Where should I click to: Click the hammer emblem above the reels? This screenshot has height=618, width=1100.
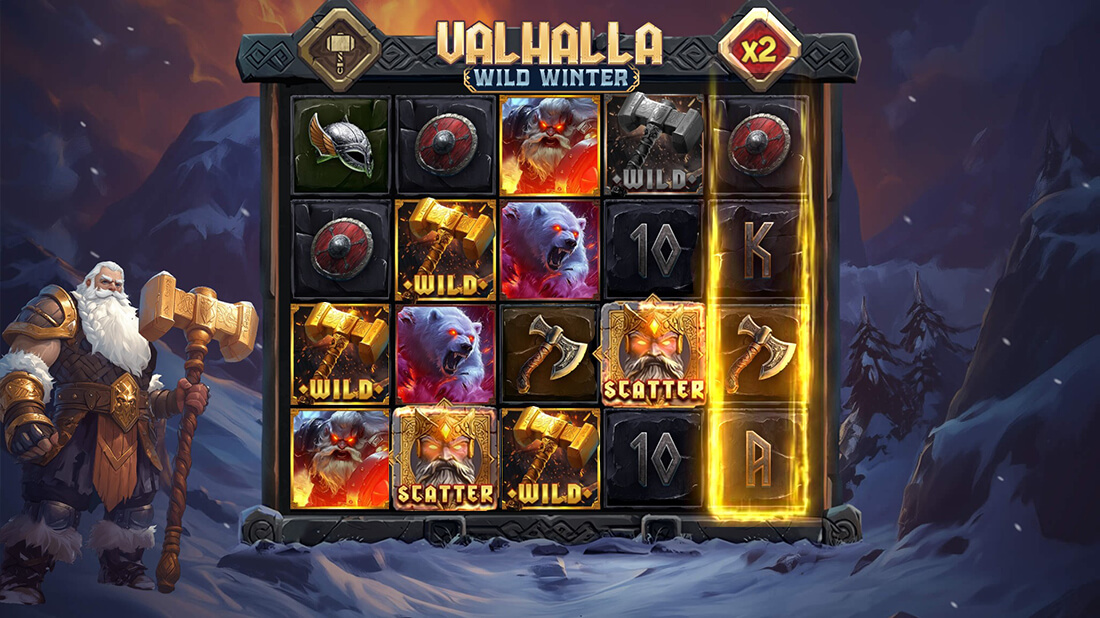tap(339, 48)
